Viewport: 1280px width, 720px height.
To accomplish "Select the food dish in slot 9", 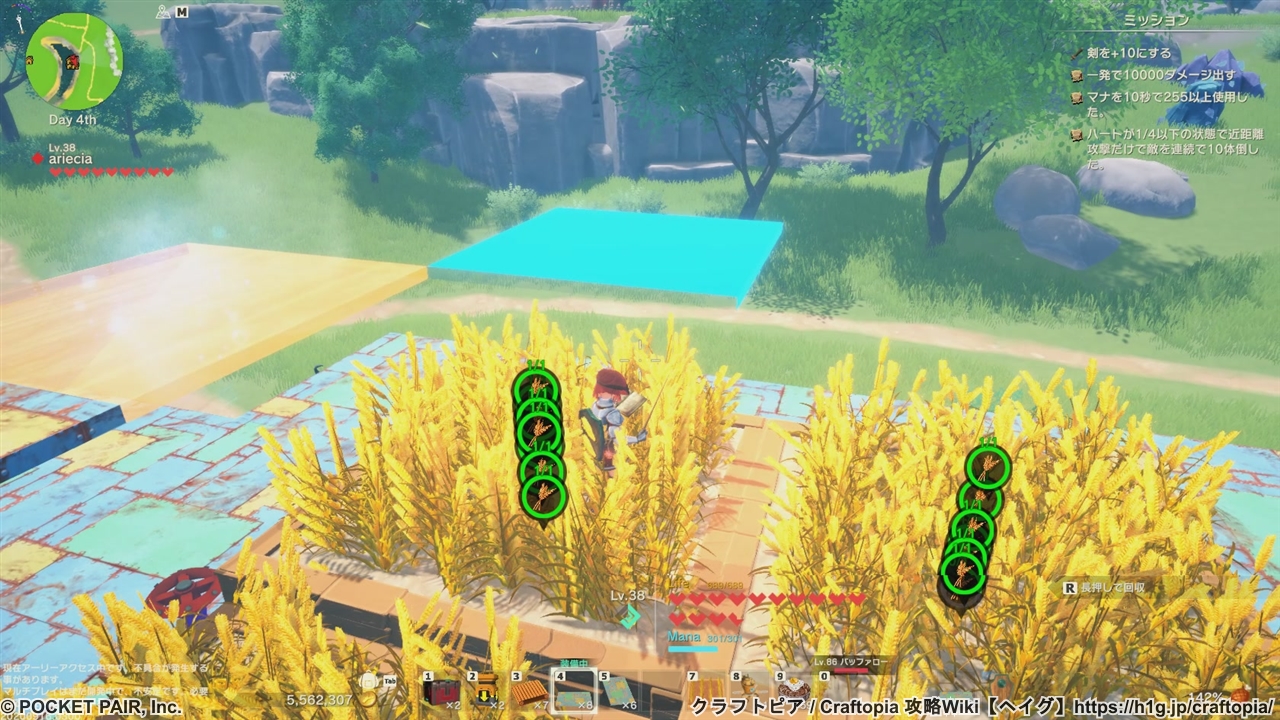I will click(794, 690).
